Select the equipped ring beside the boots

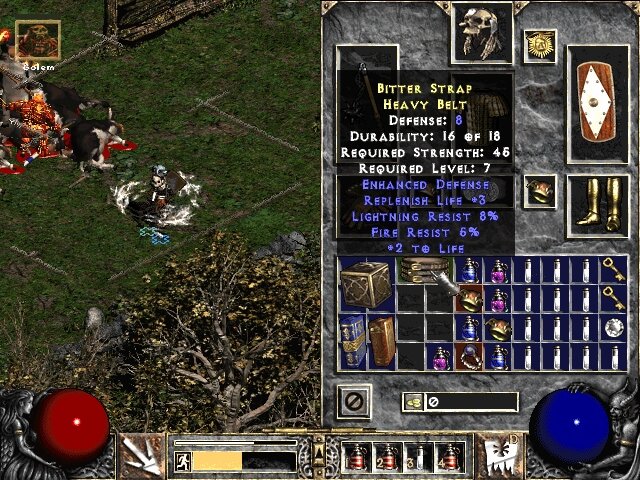(540, 189)
